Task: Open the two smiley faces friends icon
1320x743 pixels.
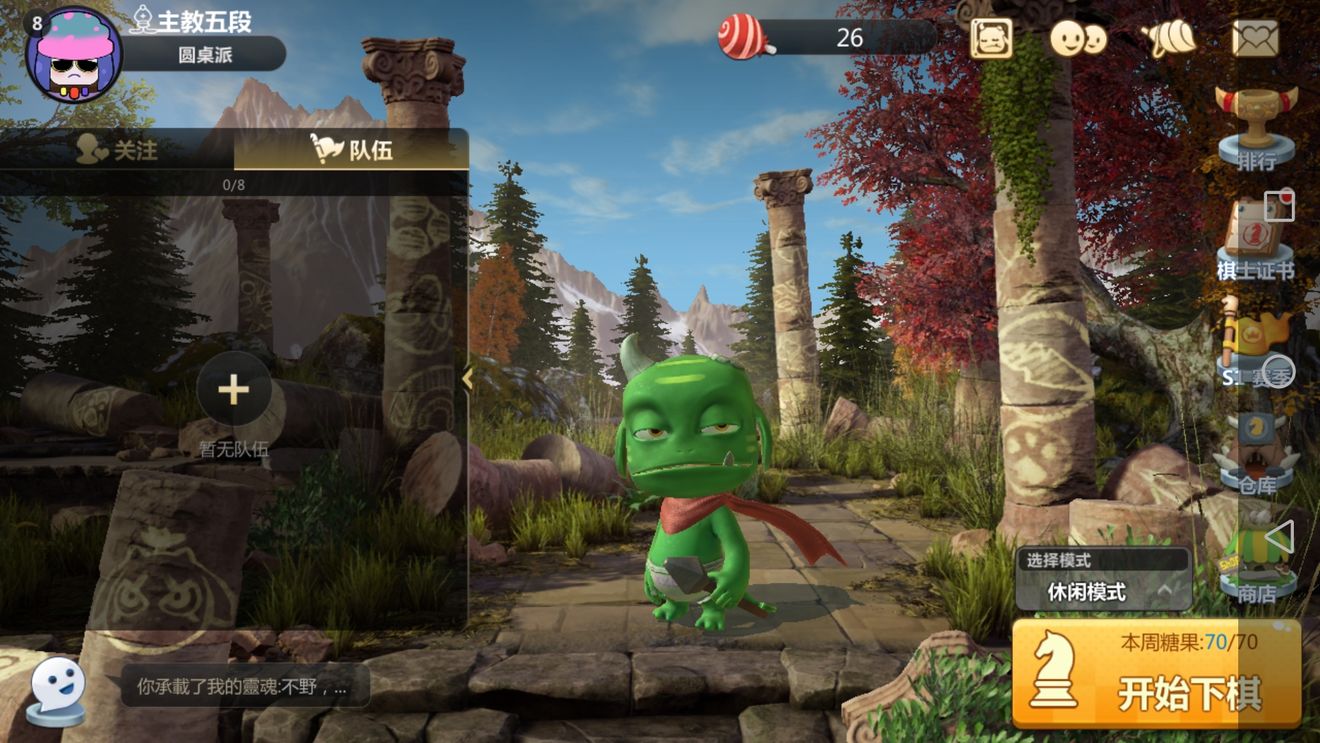Action: tap(1078, 39)
